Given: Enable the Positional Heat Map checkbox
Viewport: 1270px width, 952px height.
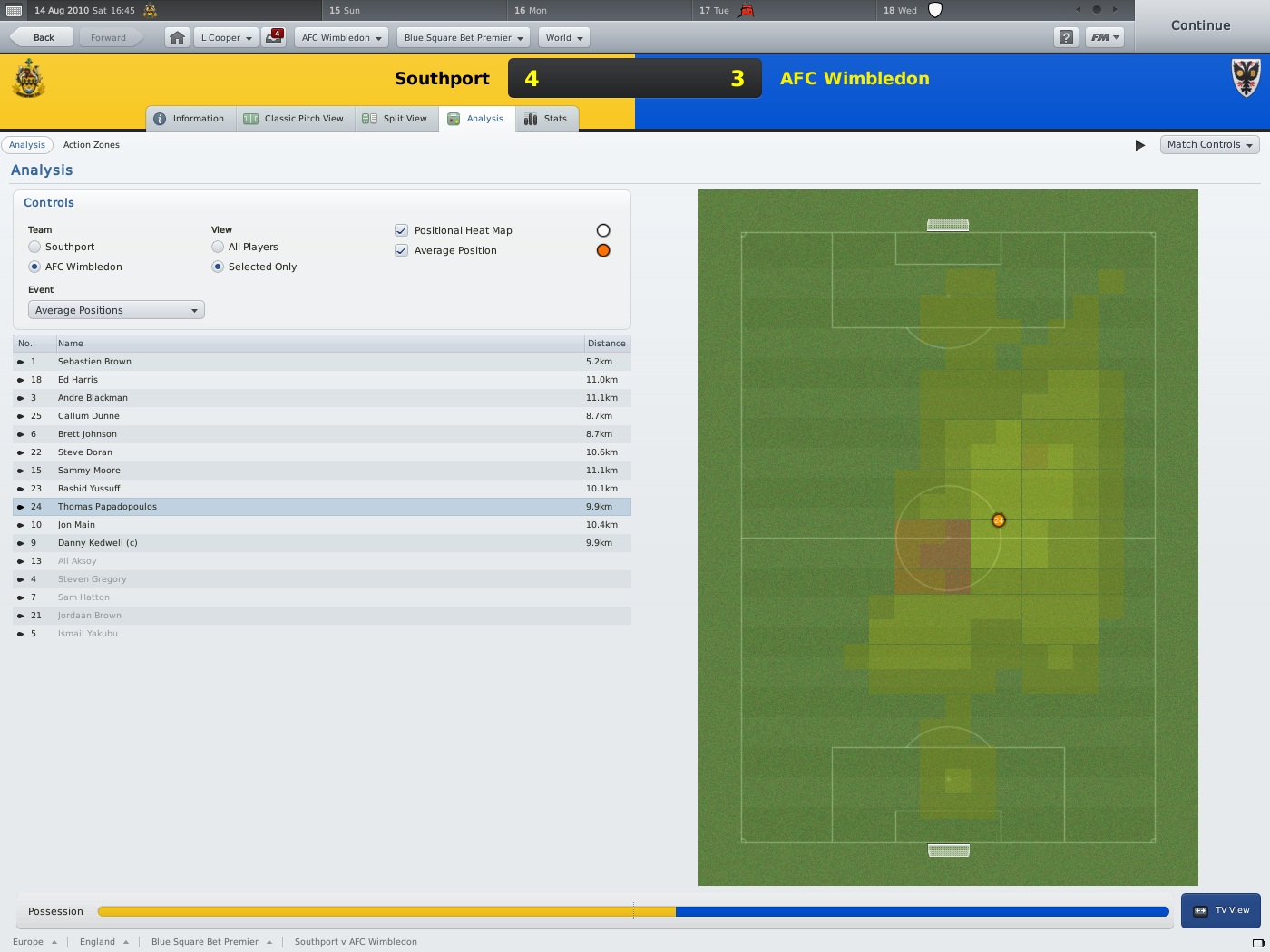Looking at the screenshot, I should tap(401, 230).
